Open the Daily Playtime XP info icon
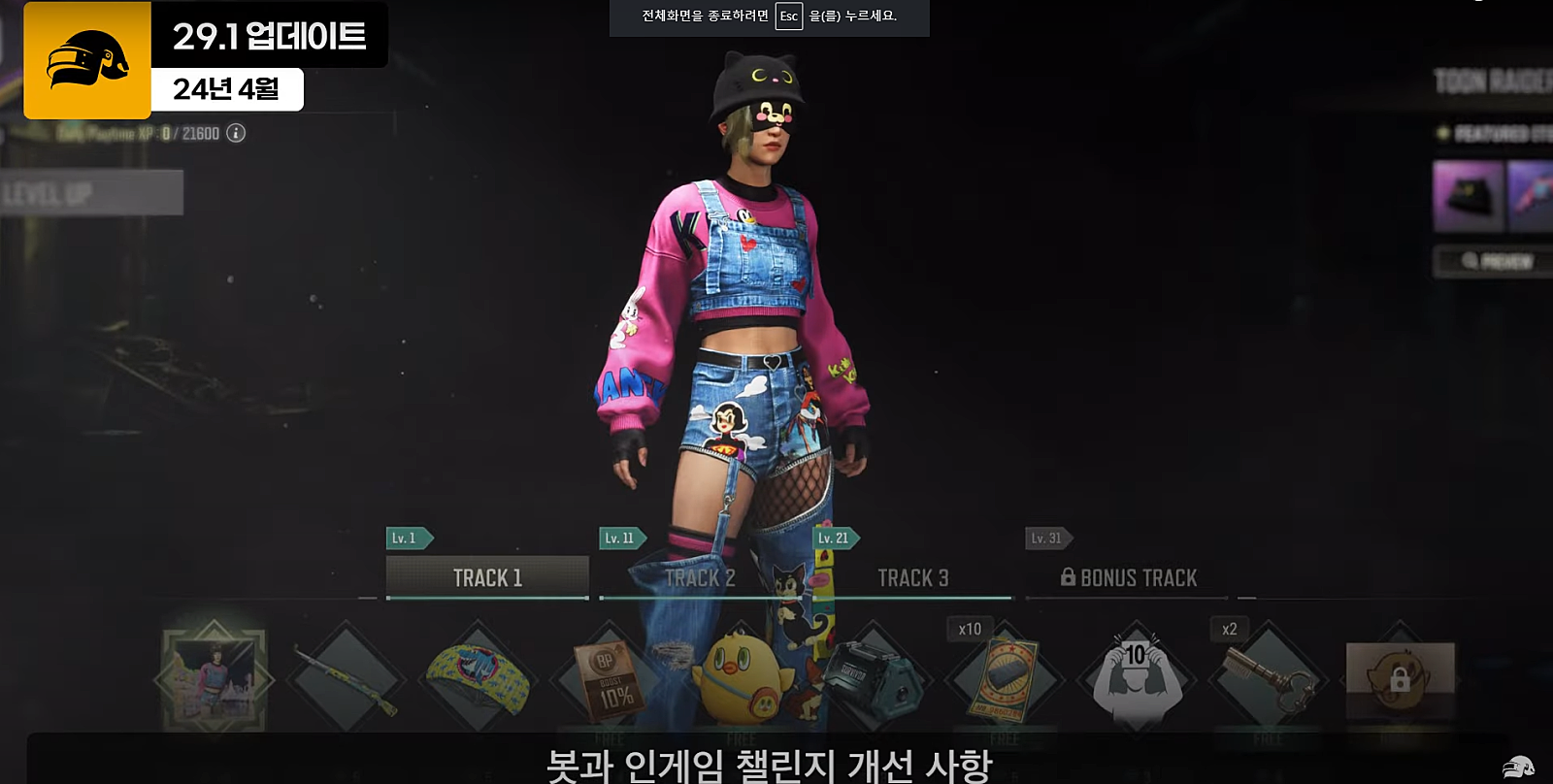The width and height of the screenshot is (1553, 784). (x=236, y=133)
